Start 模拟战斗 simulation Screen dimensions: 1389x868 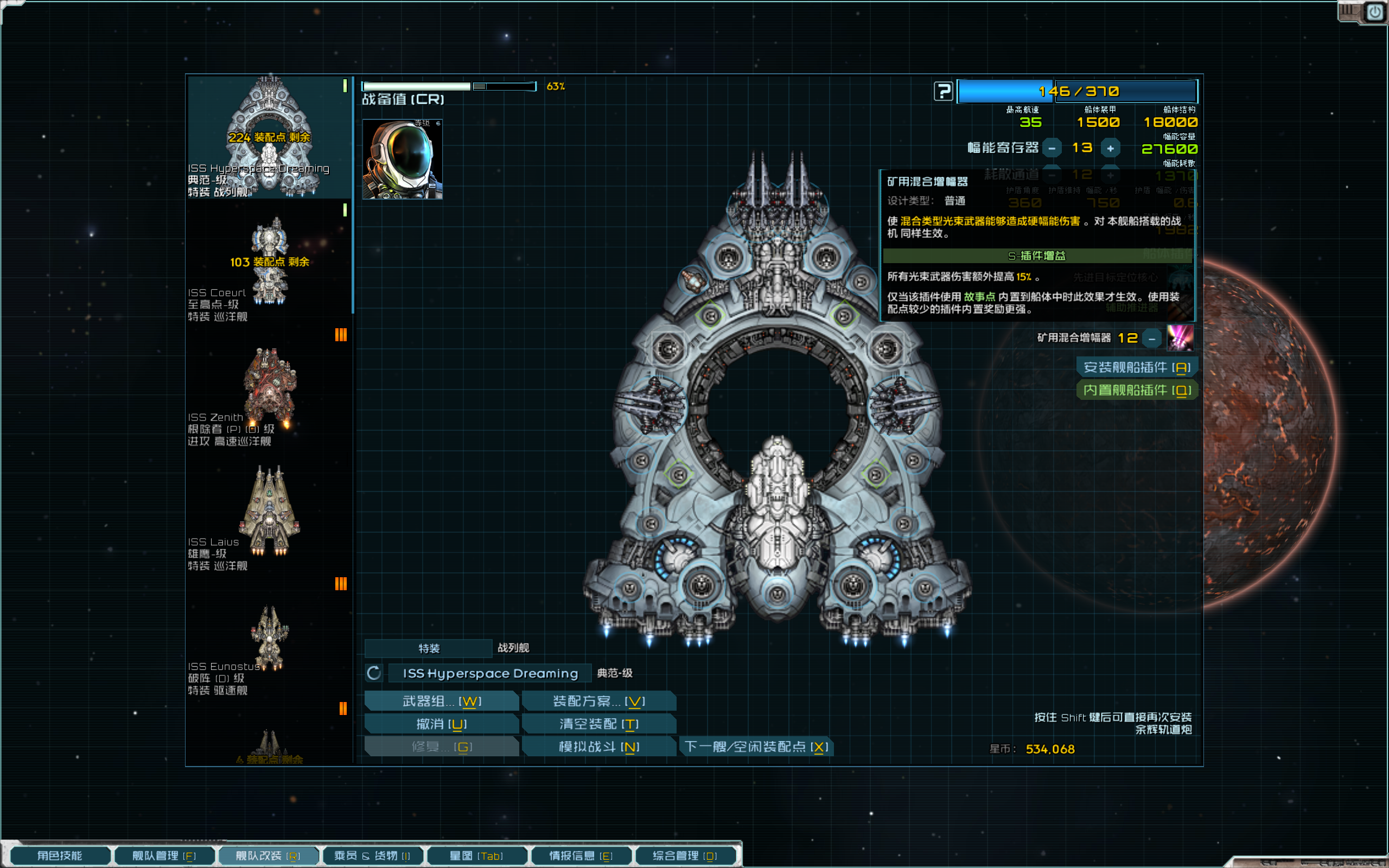coord(598,746)
